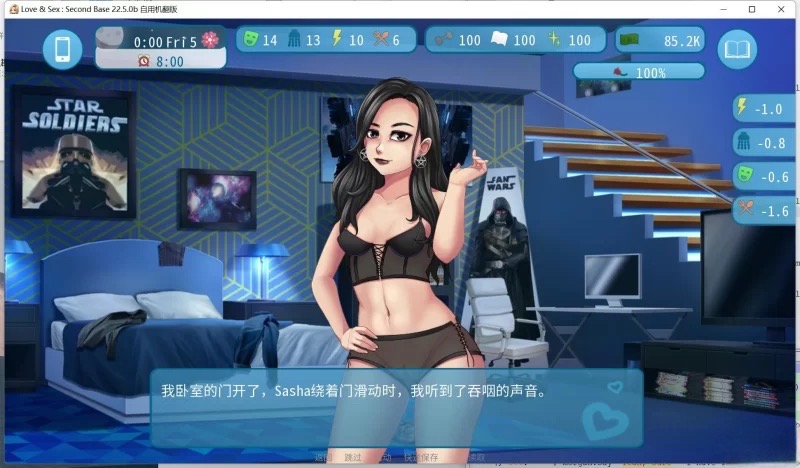The image size is (800, 468).
Task: Click the heart icon in the dialogue box
Action: coord(604,419)
